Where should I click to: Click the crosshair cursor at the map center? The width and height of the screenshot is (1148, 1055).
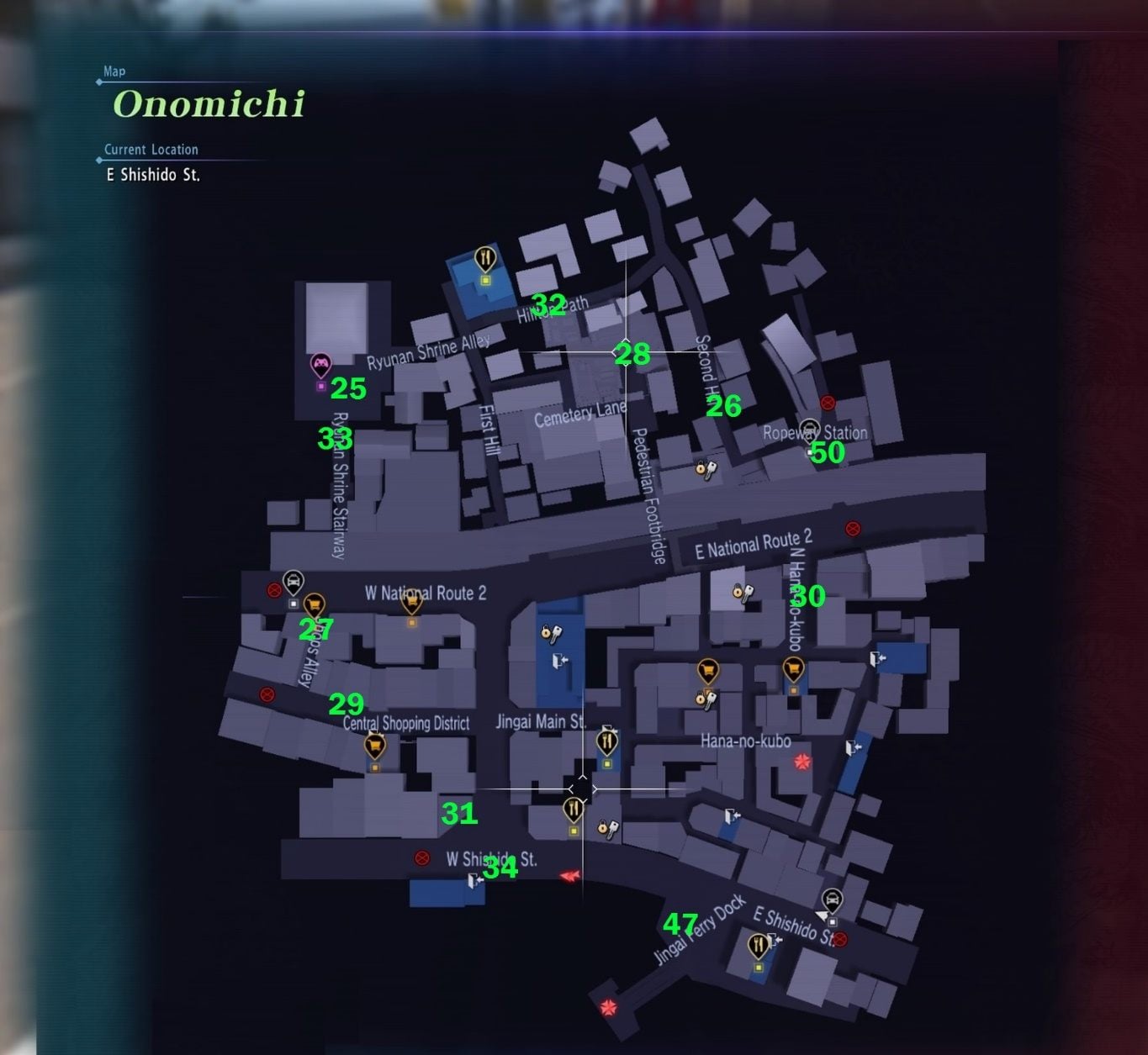[x=583, y=788]
